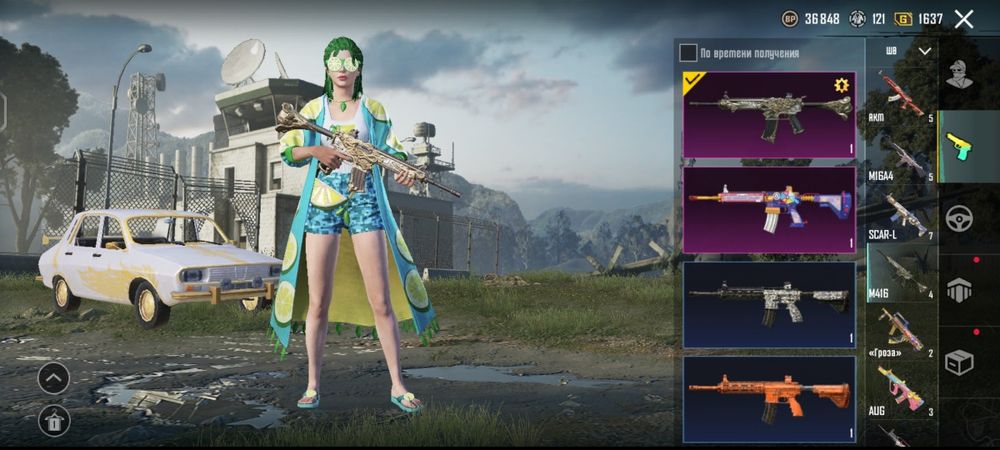Open the wardrobe hanger button
1000x450 pixels.
tap(54, 420)
